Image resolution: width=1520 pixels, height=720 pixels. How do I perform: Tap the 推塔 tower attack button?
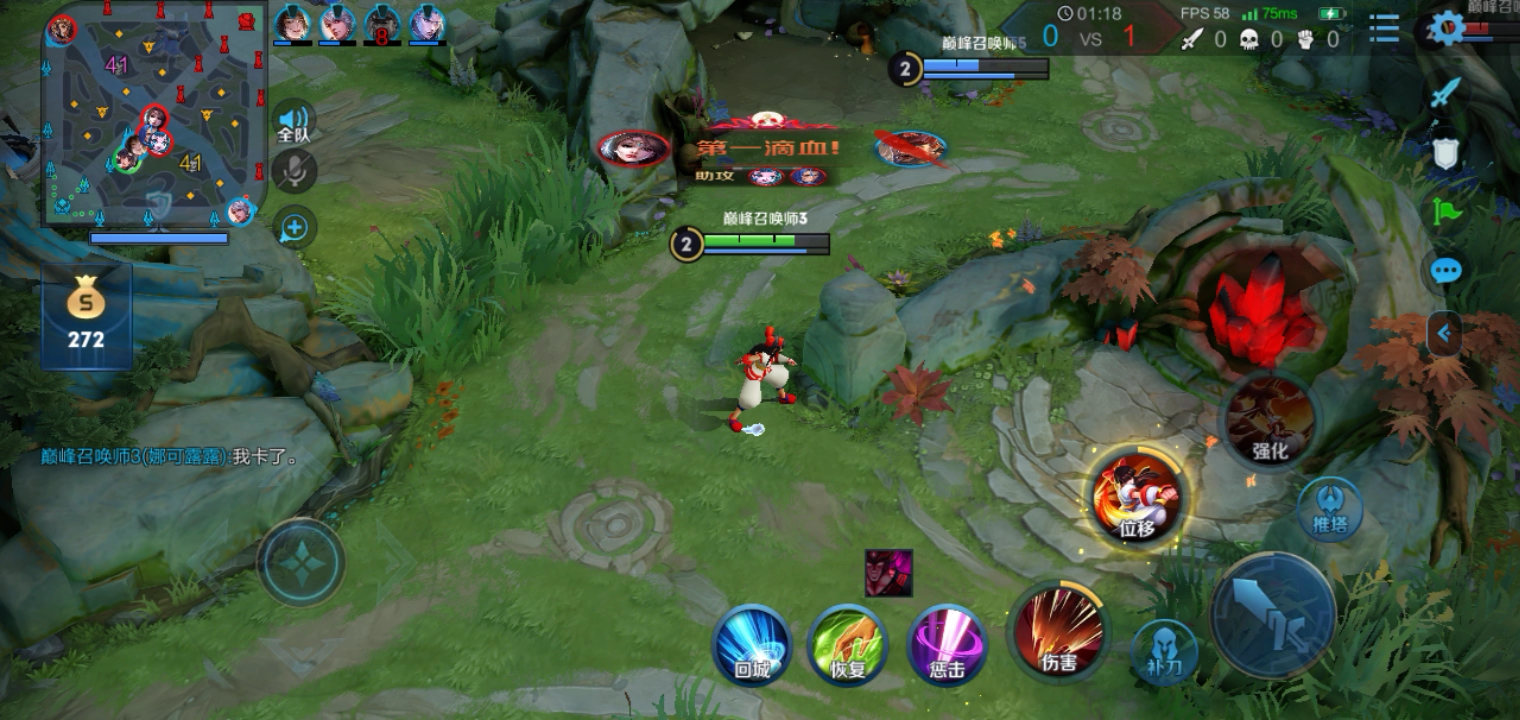click(x=1330, y=508)
